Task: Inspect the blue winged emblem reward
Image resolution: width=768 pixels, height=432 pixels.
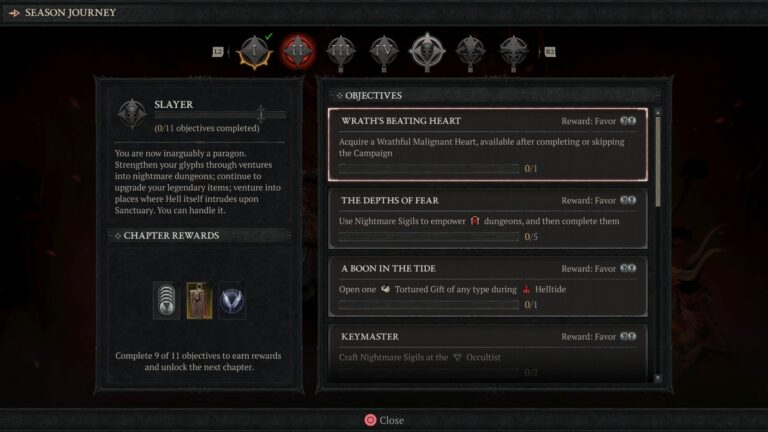Action: tap(232, 299)
